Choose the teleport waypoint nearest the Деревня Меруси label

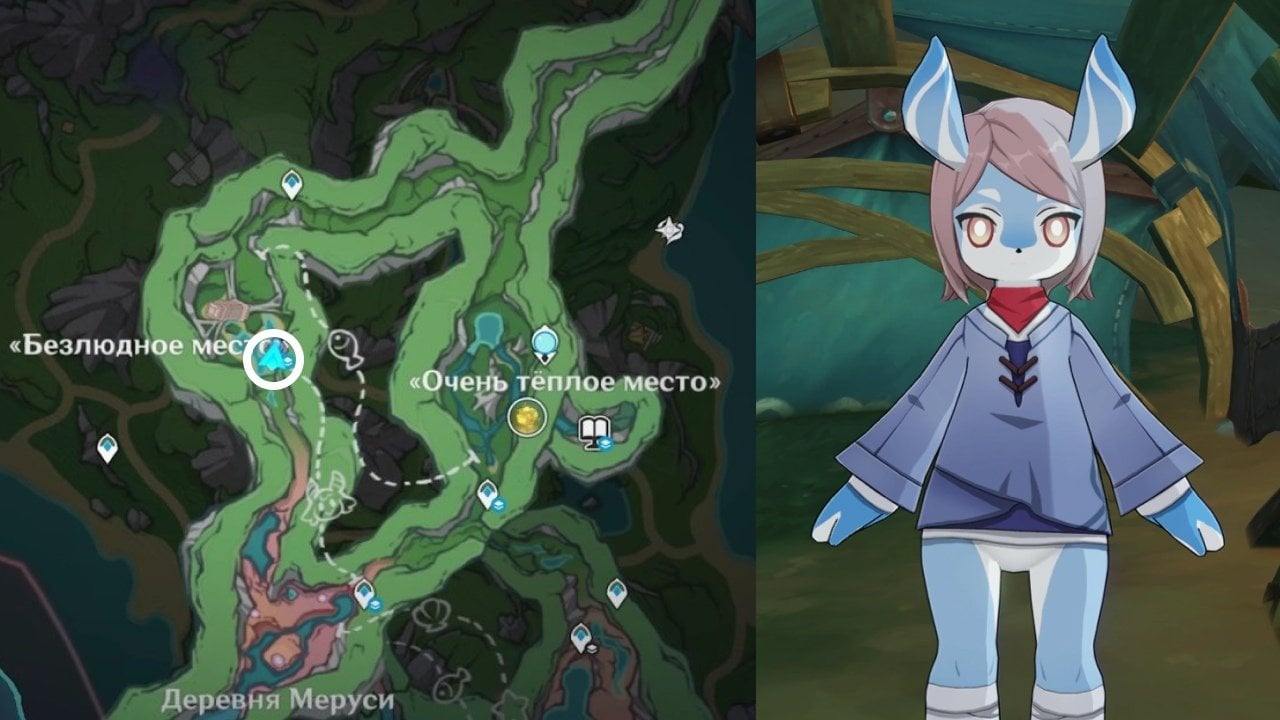[364, 594]
